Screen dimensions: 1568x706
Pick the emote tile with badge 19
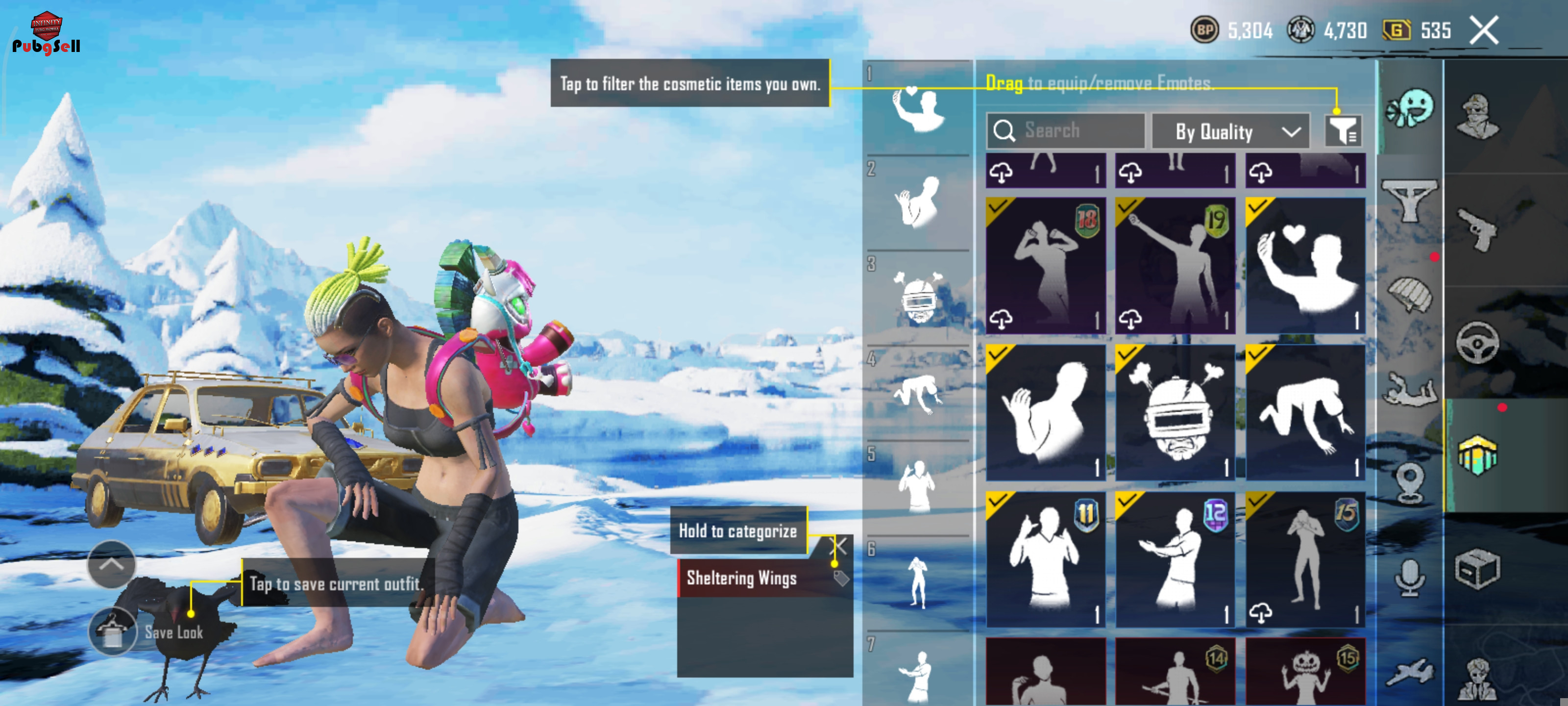[1175, 266]
